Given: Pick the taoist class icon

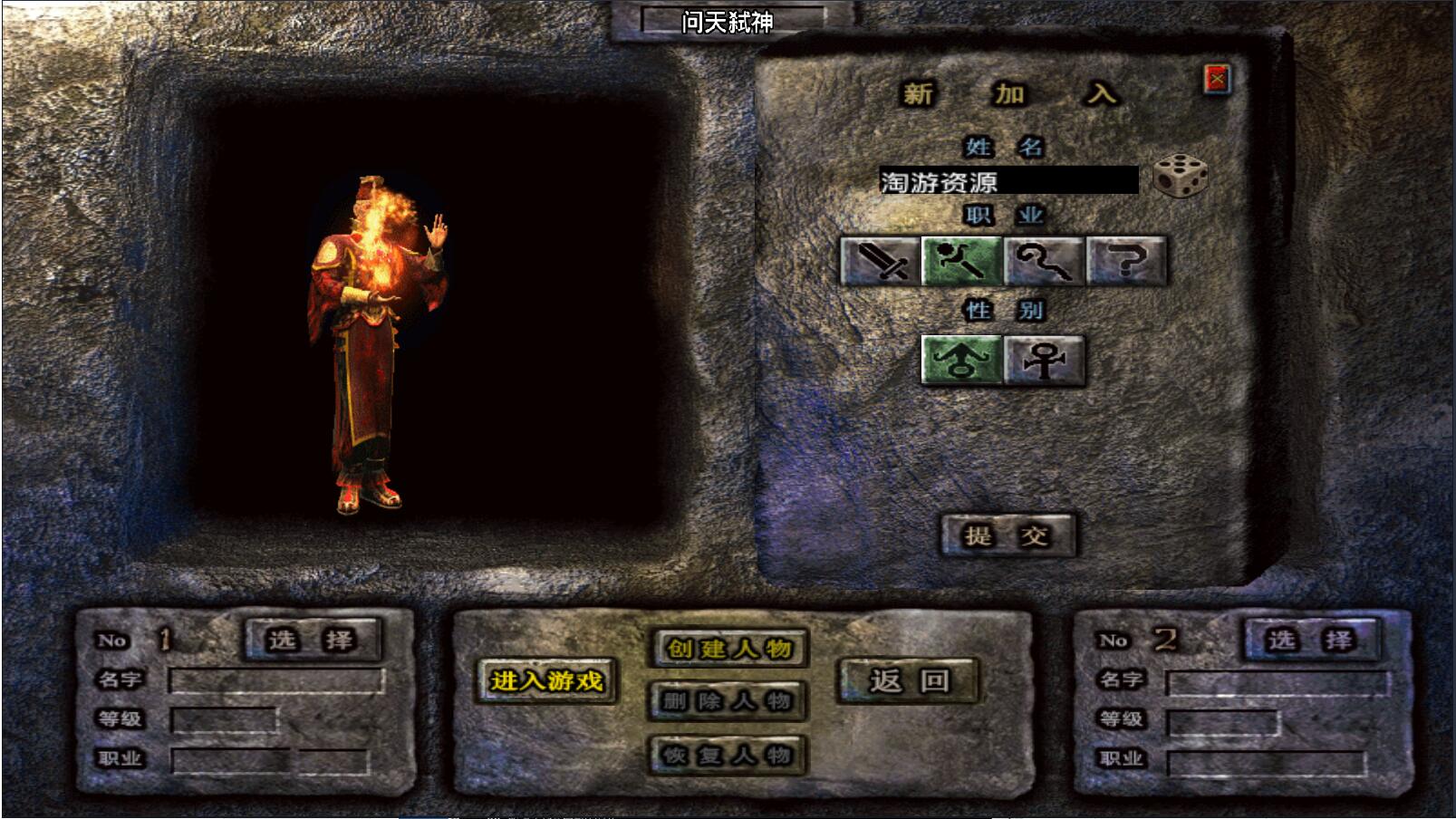Looking at the screenshot, I should coord(1044,261).
